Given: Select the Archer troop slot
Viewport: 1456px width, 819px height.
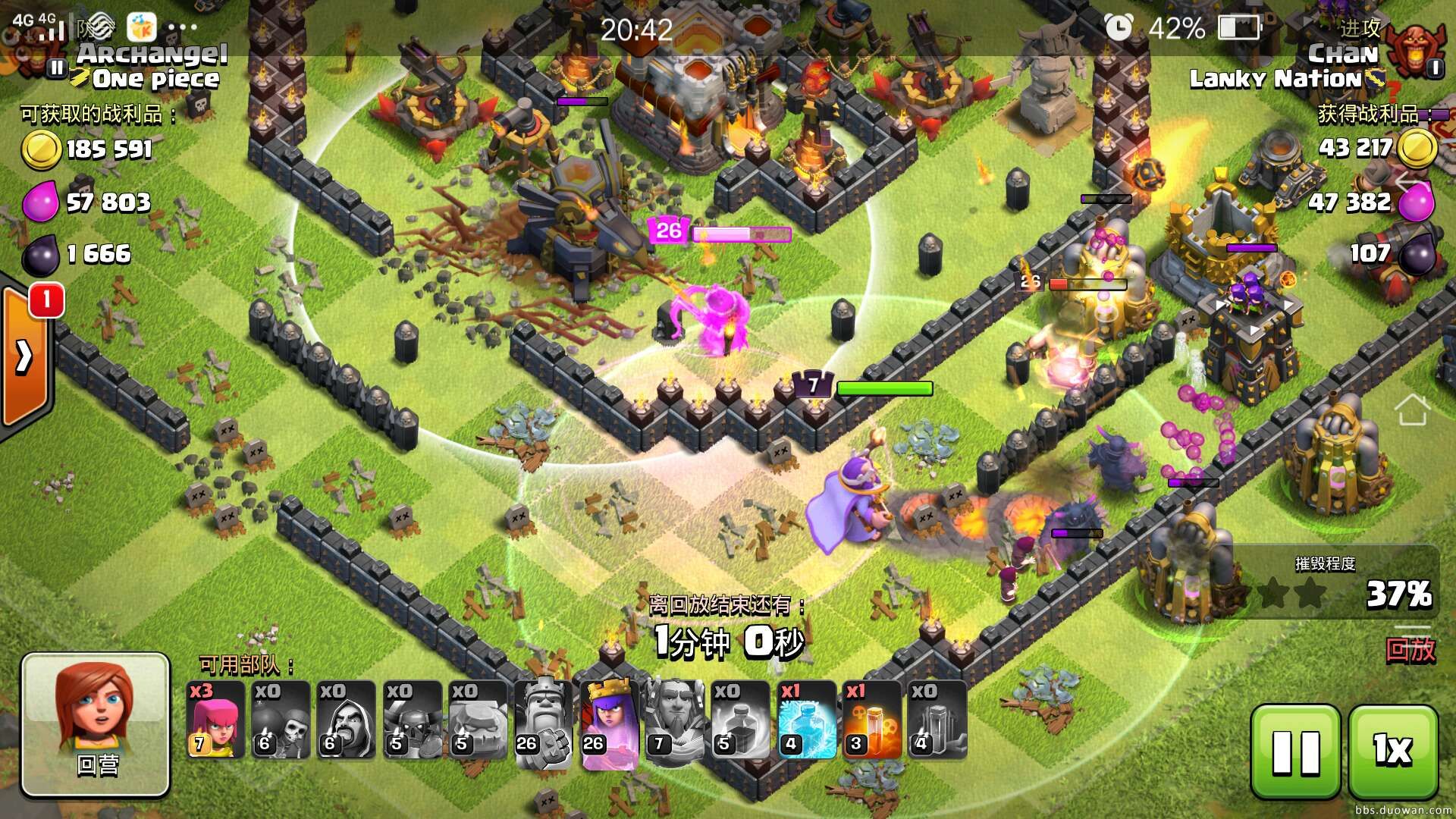Looking at the screenshot, I should click(x=215, y=720).
